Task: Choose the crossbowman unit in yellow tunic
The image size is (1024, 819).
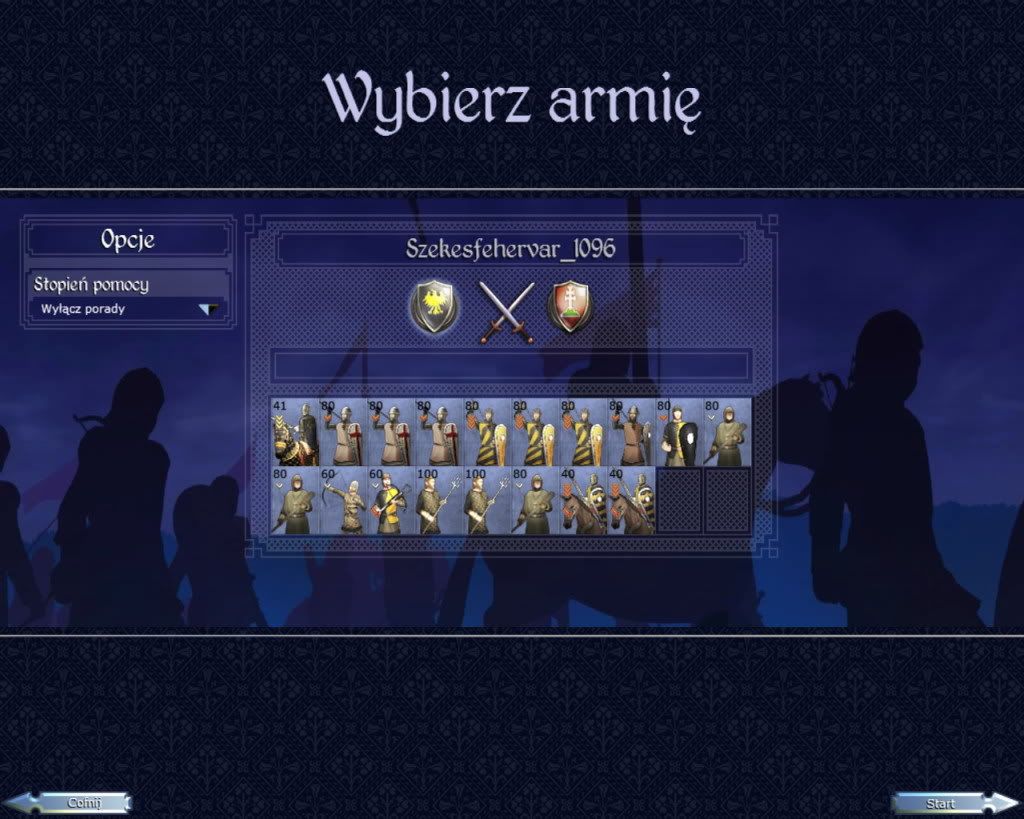Action: point(390,500)
